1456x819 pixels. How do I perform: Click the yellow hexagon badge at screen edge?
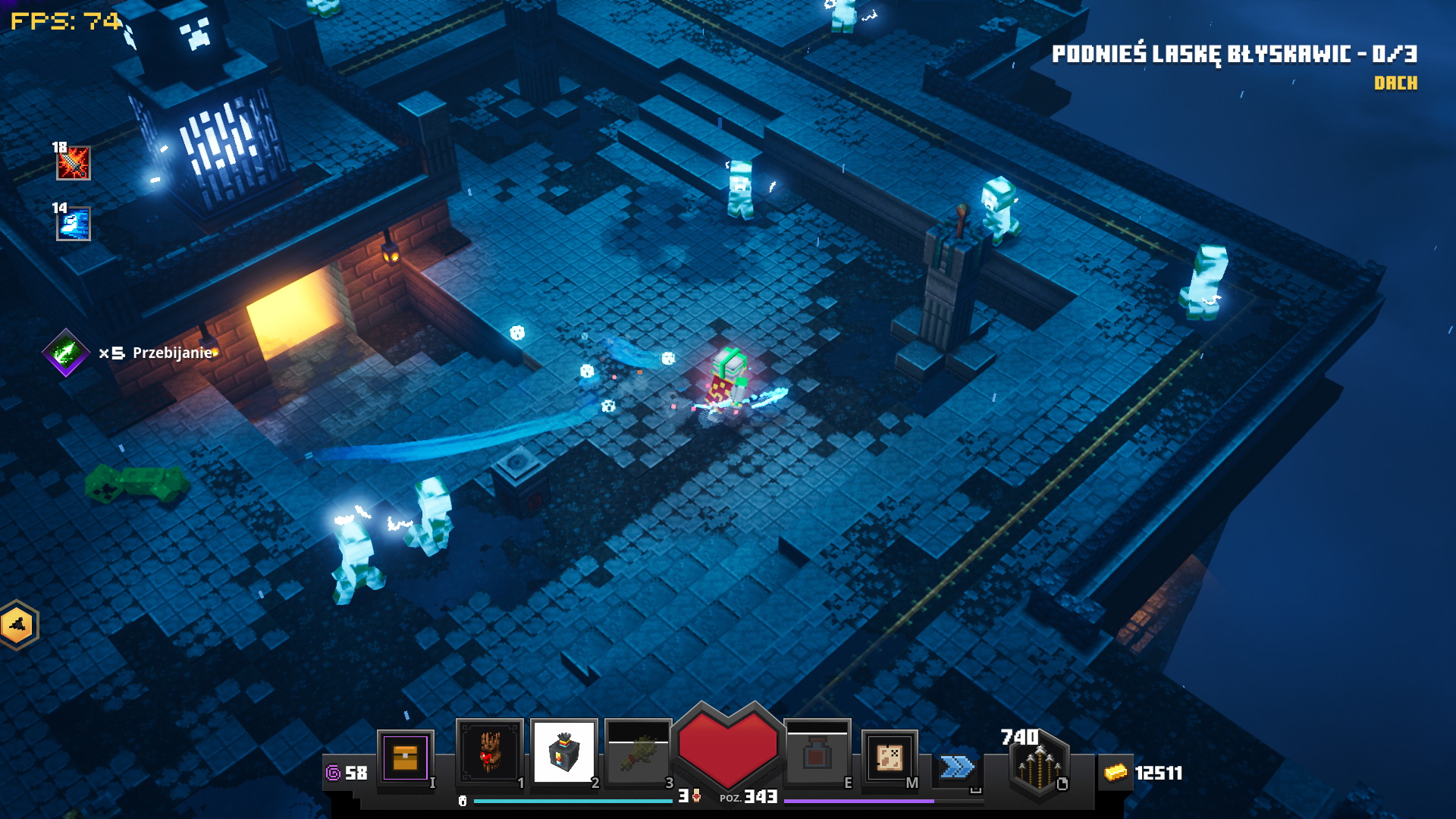coord(17,626)
